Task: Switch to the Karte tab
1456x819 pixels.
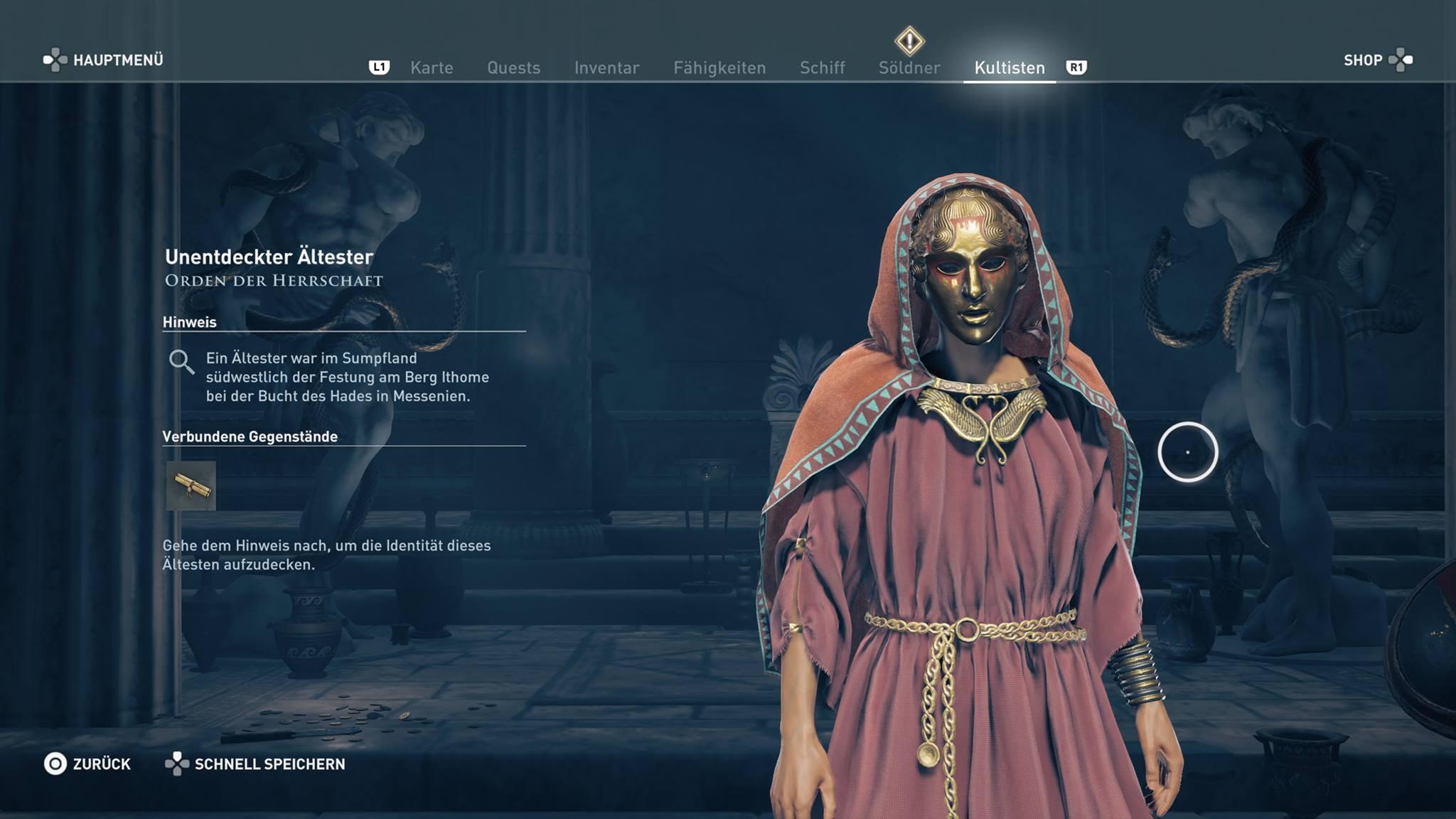Action: click(x=432, y=68)
